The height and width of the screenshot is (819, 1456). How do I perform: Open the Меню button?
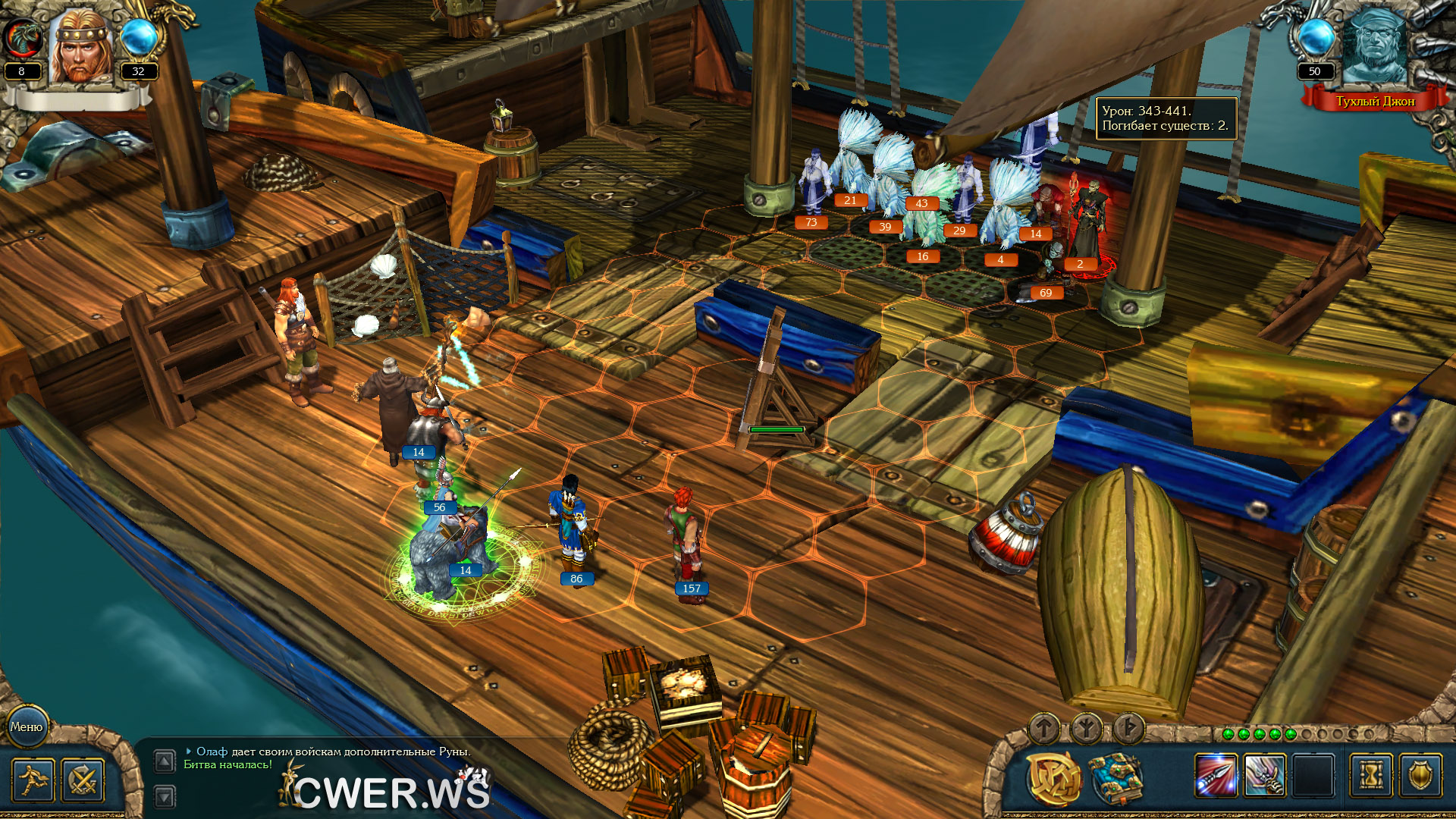[x=27, y=726]
